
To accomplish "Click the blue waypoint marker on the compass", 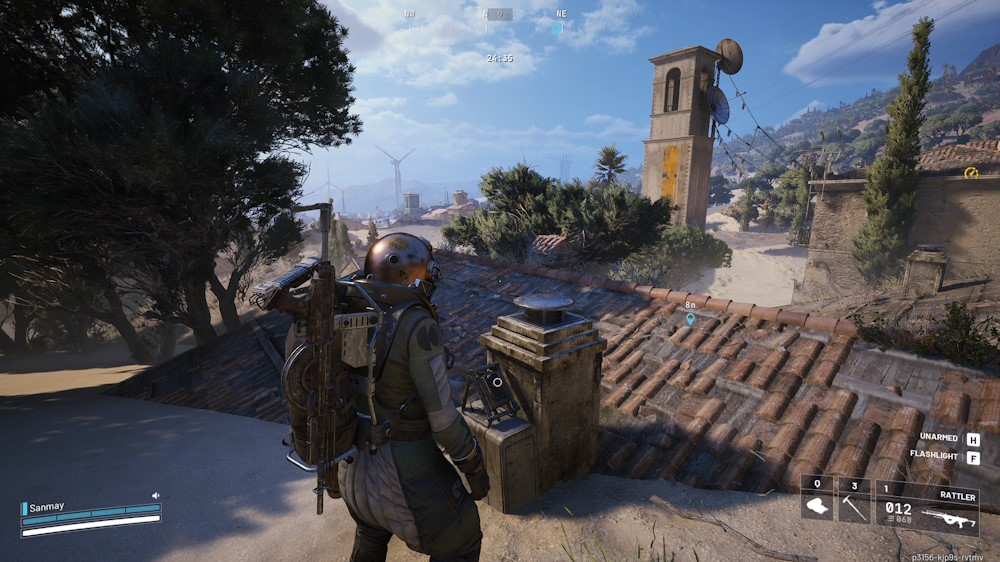I will tap(558, 28).
